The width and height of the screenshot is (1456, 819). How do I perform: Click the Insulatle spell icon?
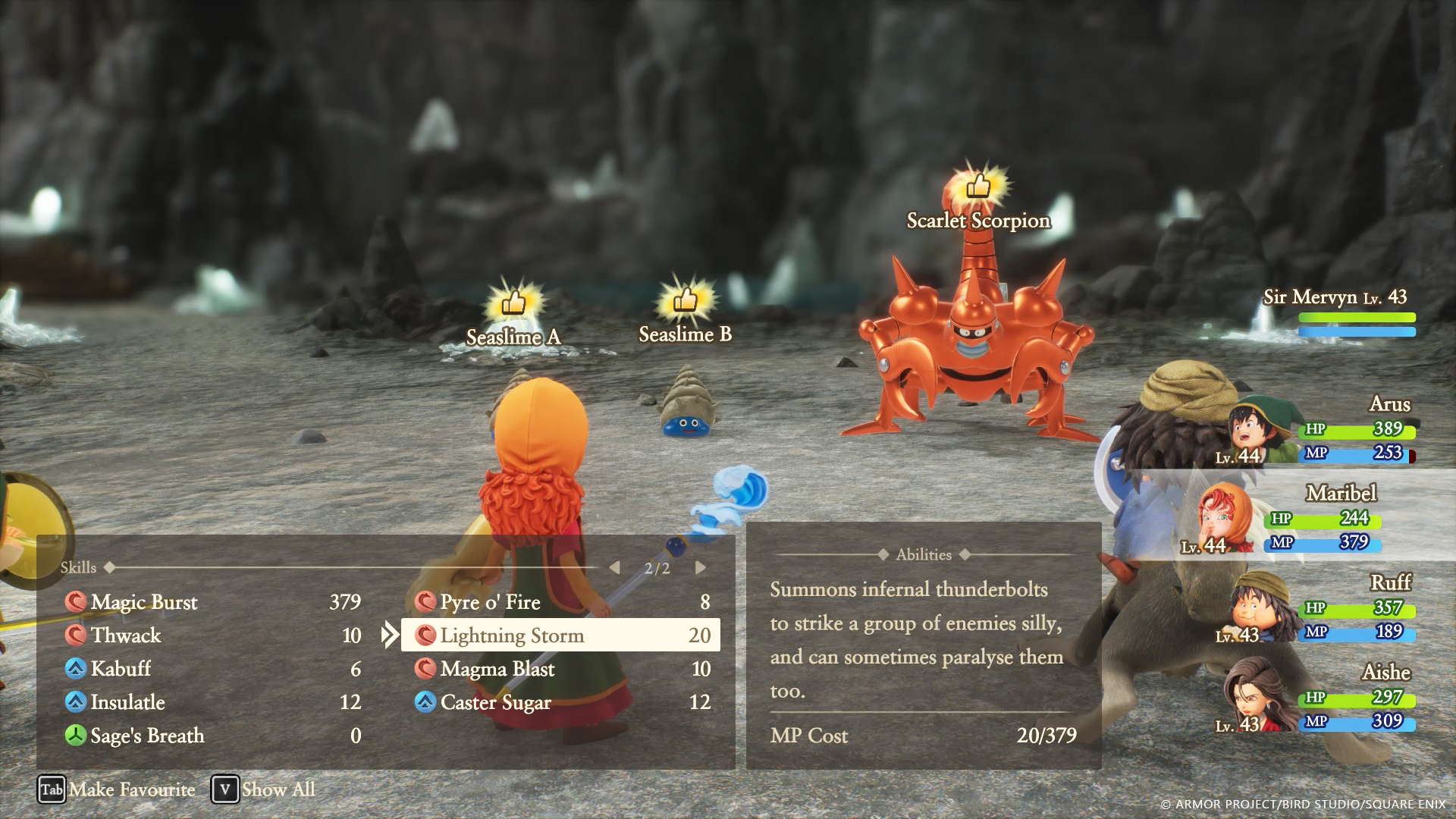(76, 702)
